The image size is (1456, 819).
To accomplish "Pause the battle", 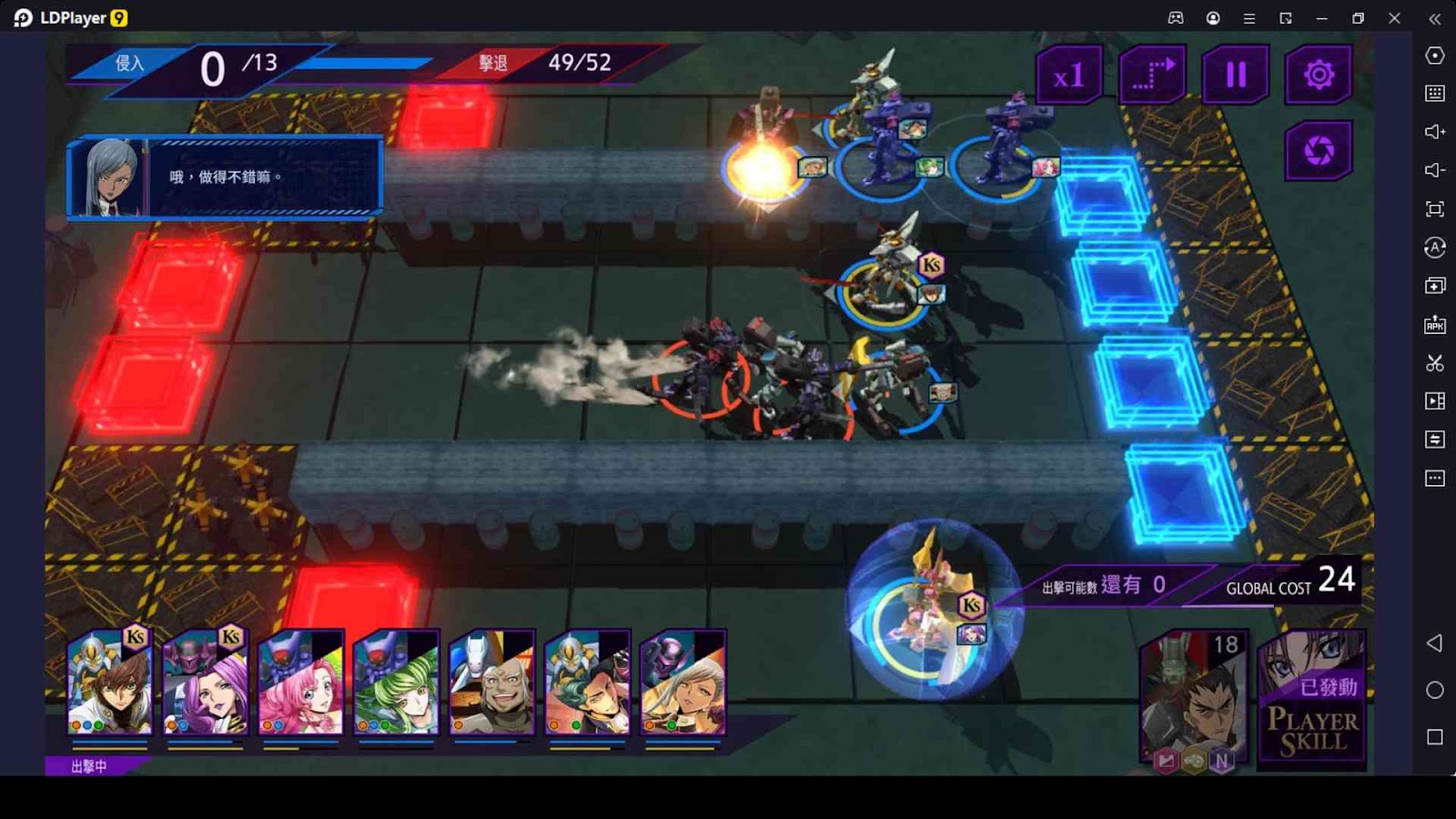I will (1235, 75).
